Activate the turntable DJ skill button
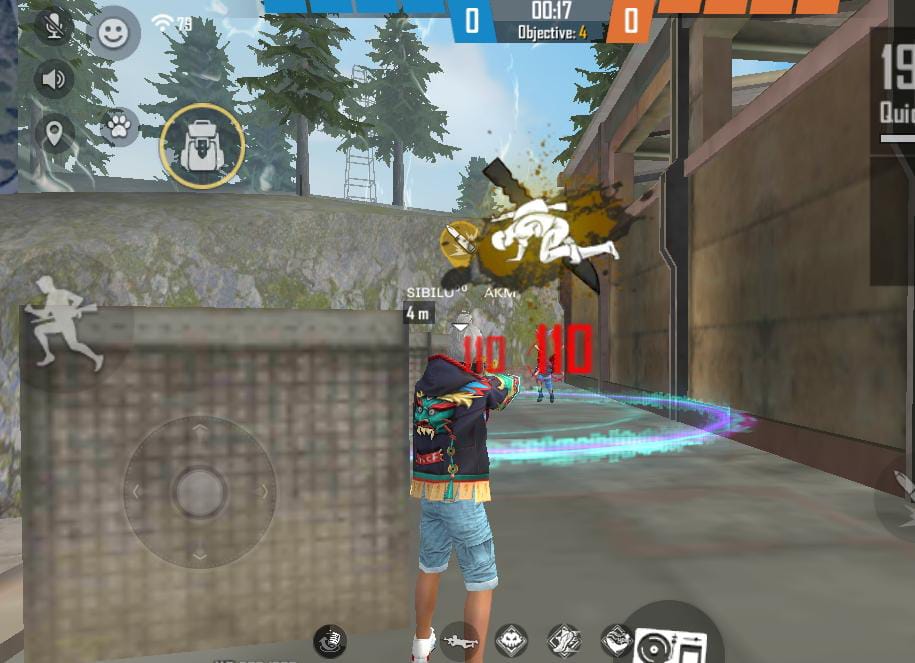 [x=670, y=641]
